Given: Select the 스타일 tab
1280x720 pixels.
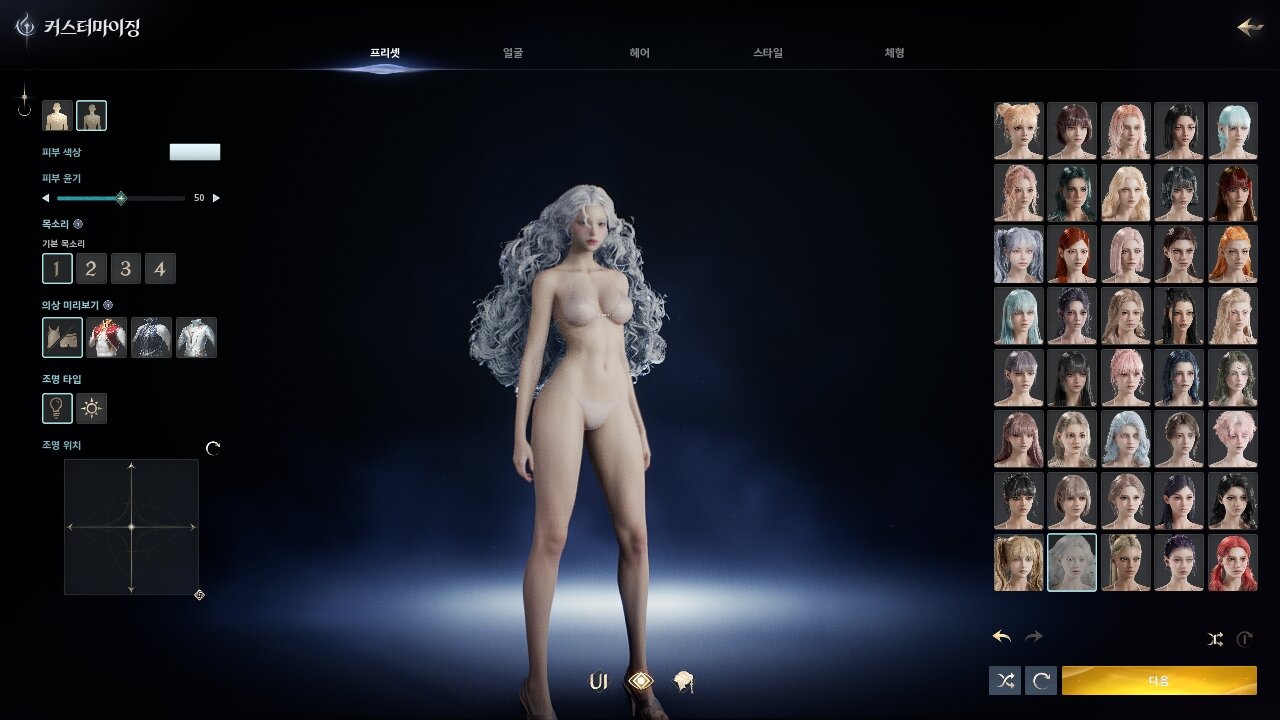Looking at the screenshot, I should pos(768,53).
